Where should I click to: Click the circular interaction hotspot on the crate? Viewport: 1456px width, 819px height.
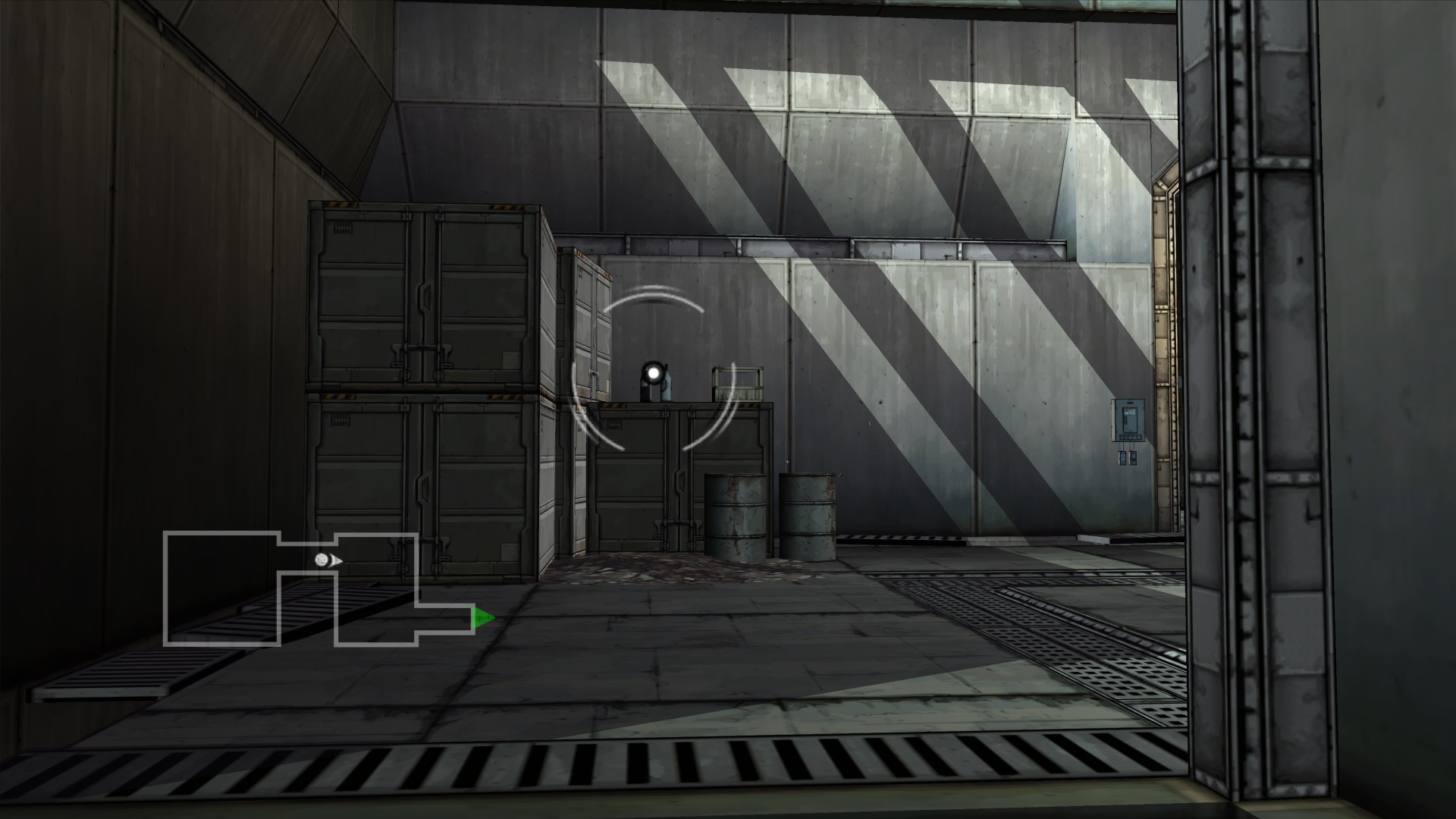[x=653, y=372]
